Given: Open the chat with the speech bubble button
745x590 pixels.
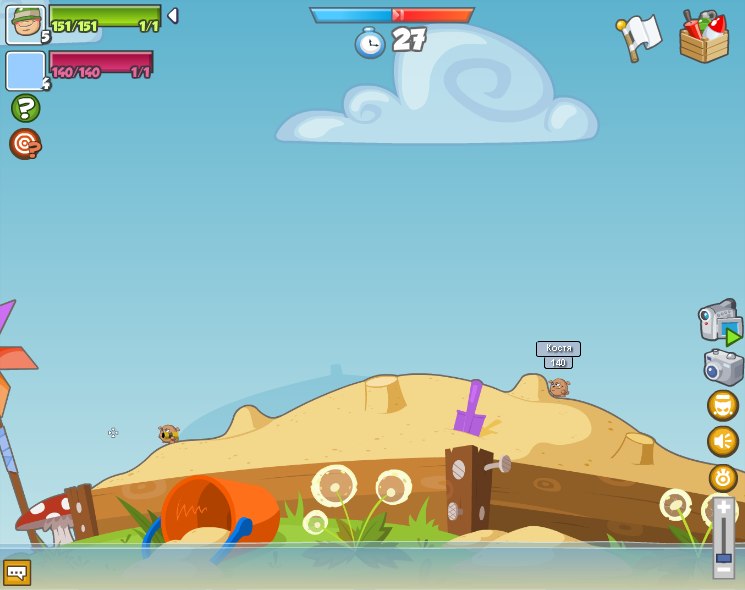Looking at the screenshot, I should [17, 572].
